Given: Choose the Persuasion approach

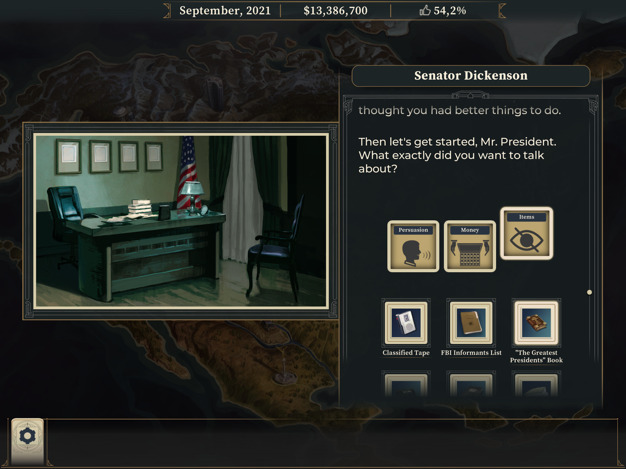Looking at the screenshot, I should pyautogui.click(x=413, y=246).
